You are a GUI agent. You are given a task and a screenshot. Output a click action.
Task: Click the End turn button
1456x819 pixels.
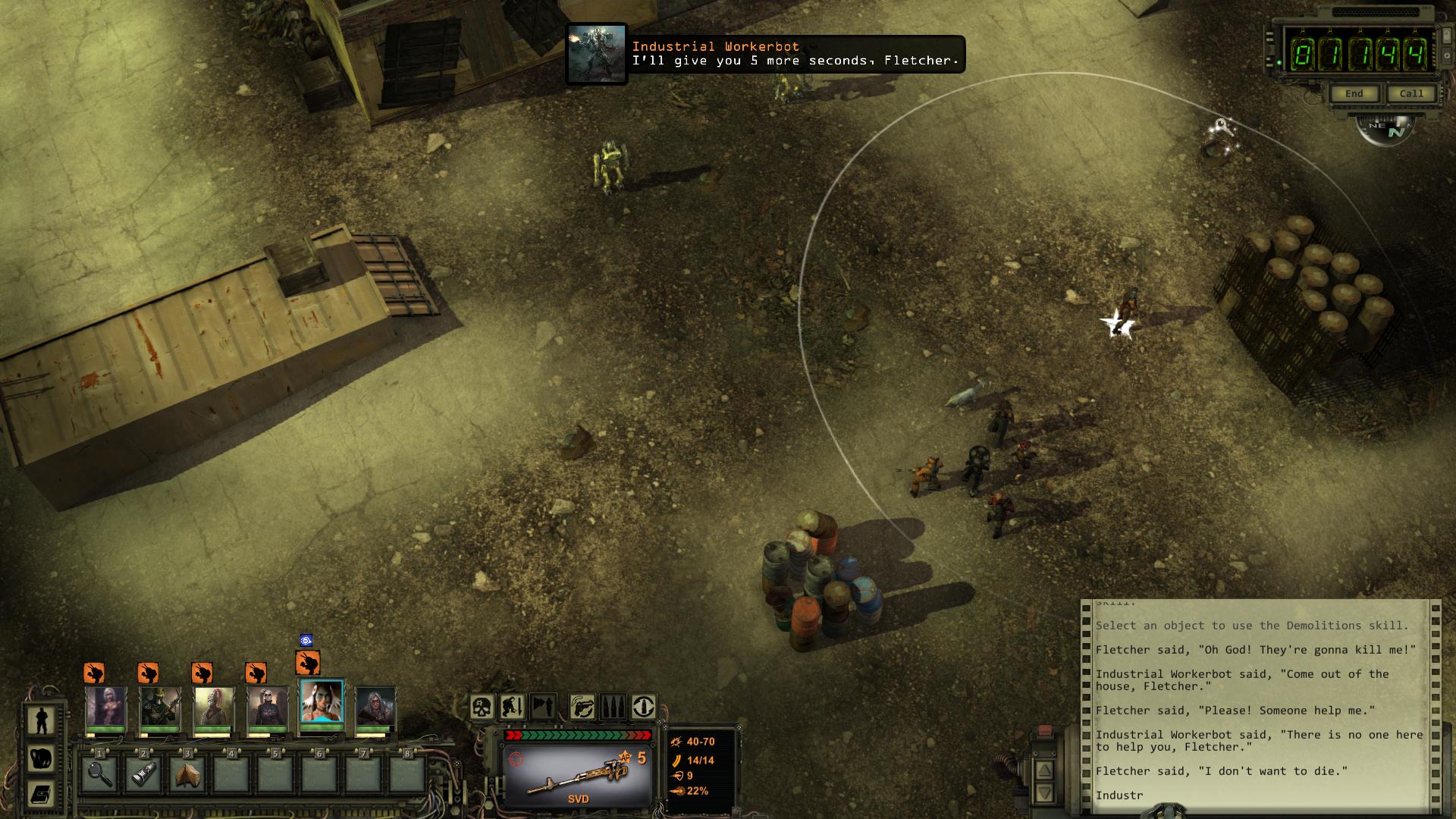(x=1354, y=93)
